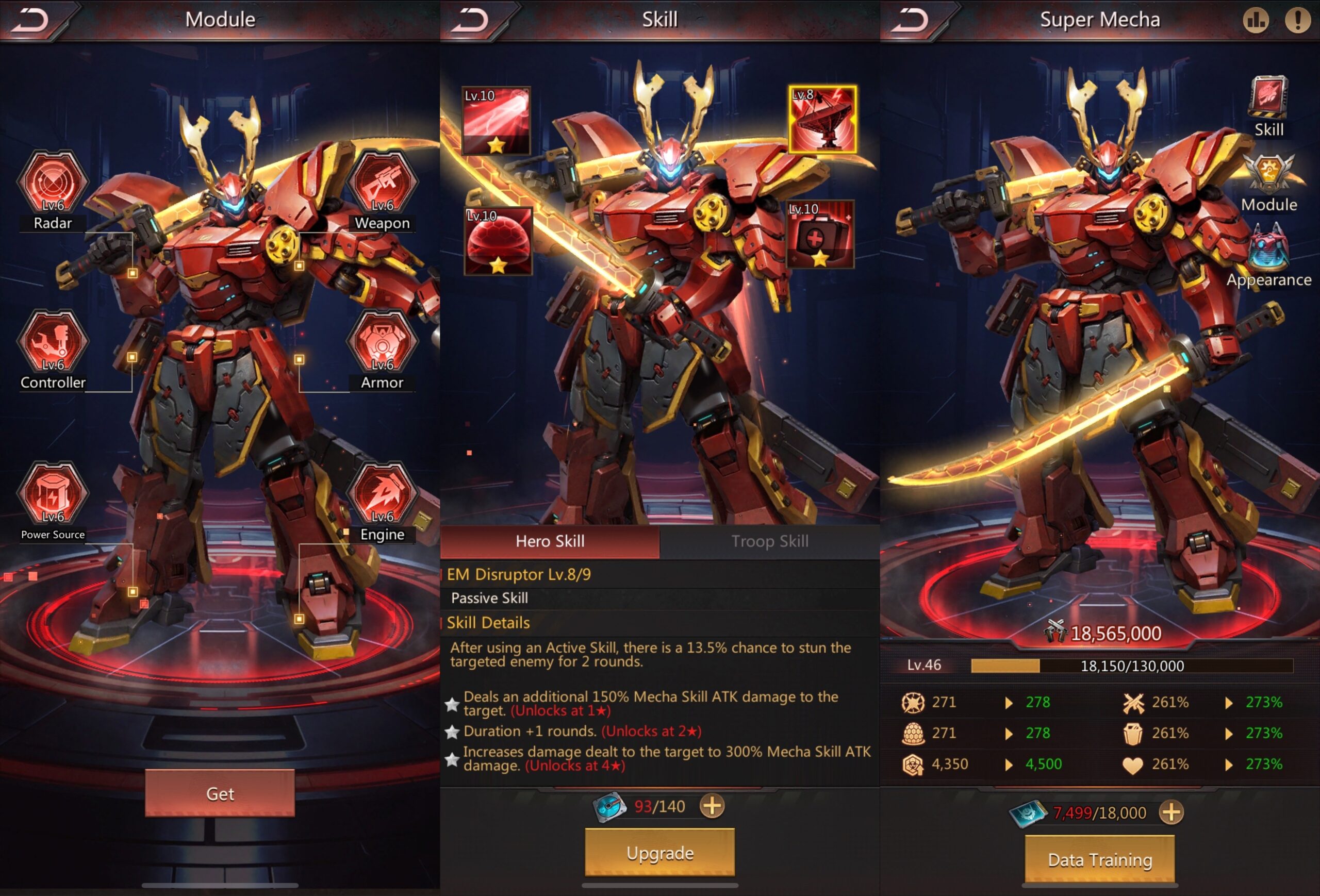This screenshot has width=1320, height=896.
Task: Choose the Lv.10 red dome shield skill
Action: (498, 241)
